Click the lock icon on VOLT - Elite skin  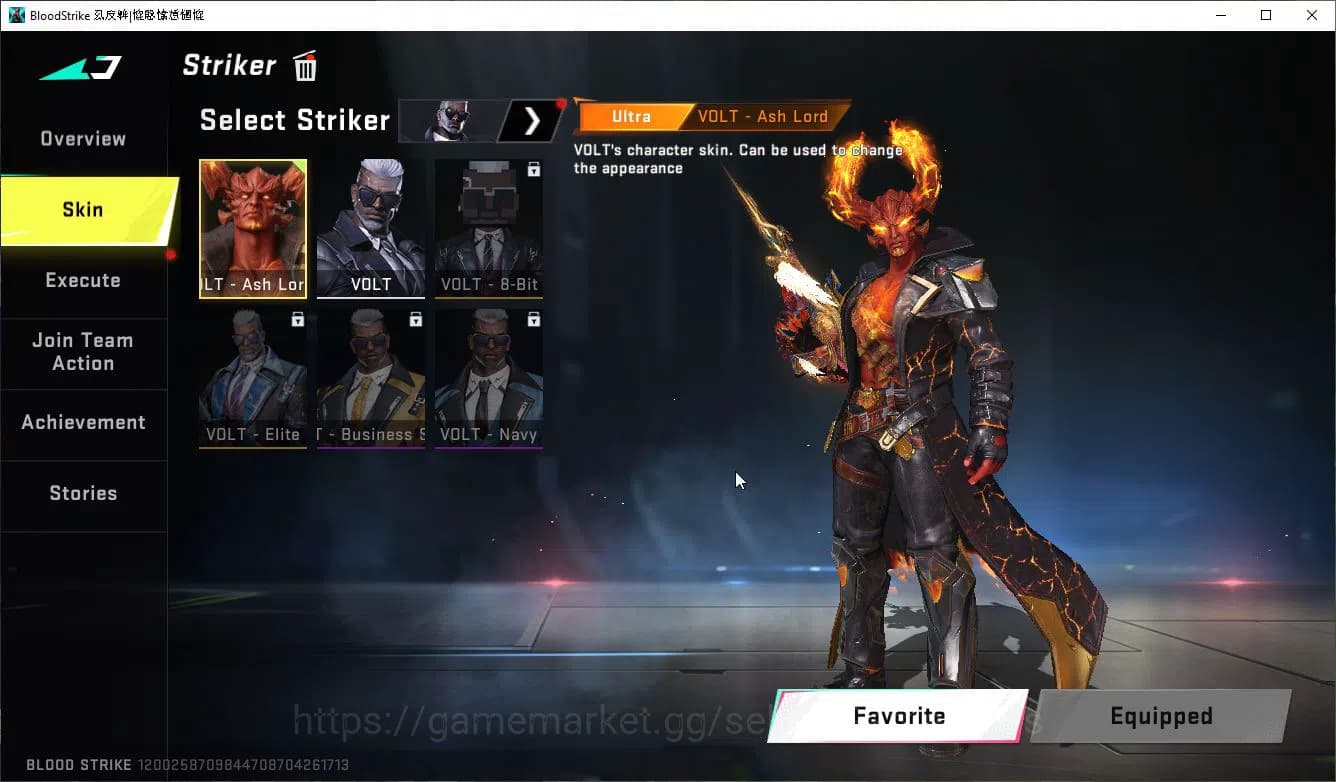click(296, 319)
